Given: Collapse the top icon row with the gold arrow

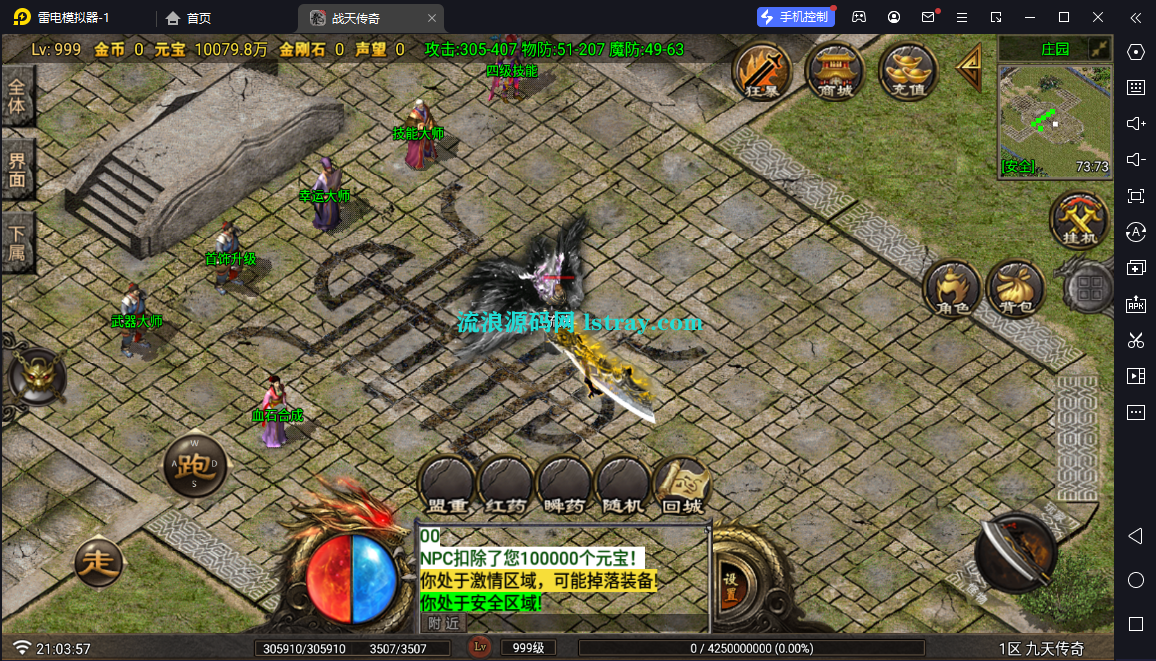Looking at the screenshot, I should point(969,68).
